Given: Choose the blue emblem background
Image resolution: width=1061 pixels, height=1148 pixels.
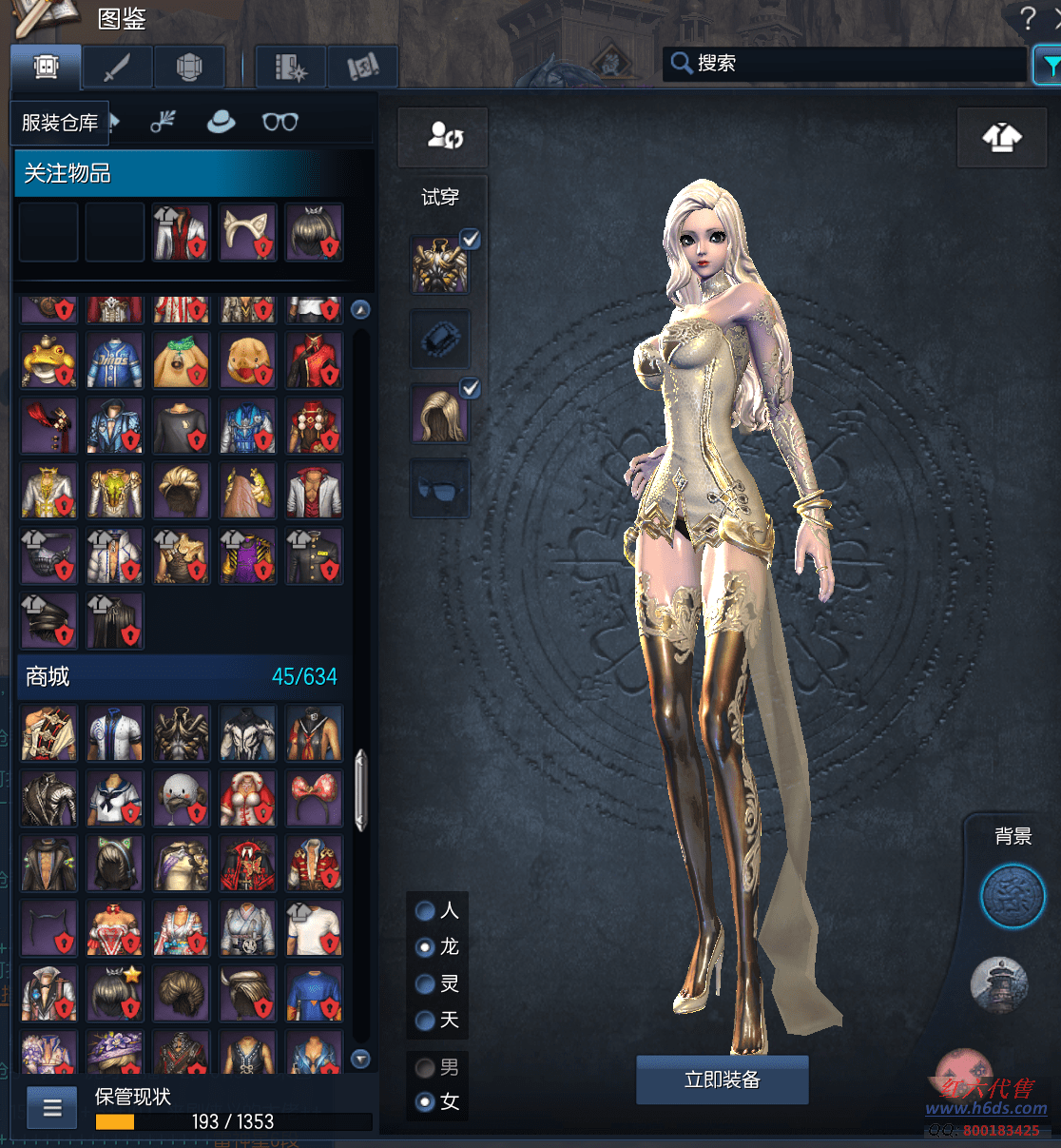Looking at the screenshot, I should 1013,896.
